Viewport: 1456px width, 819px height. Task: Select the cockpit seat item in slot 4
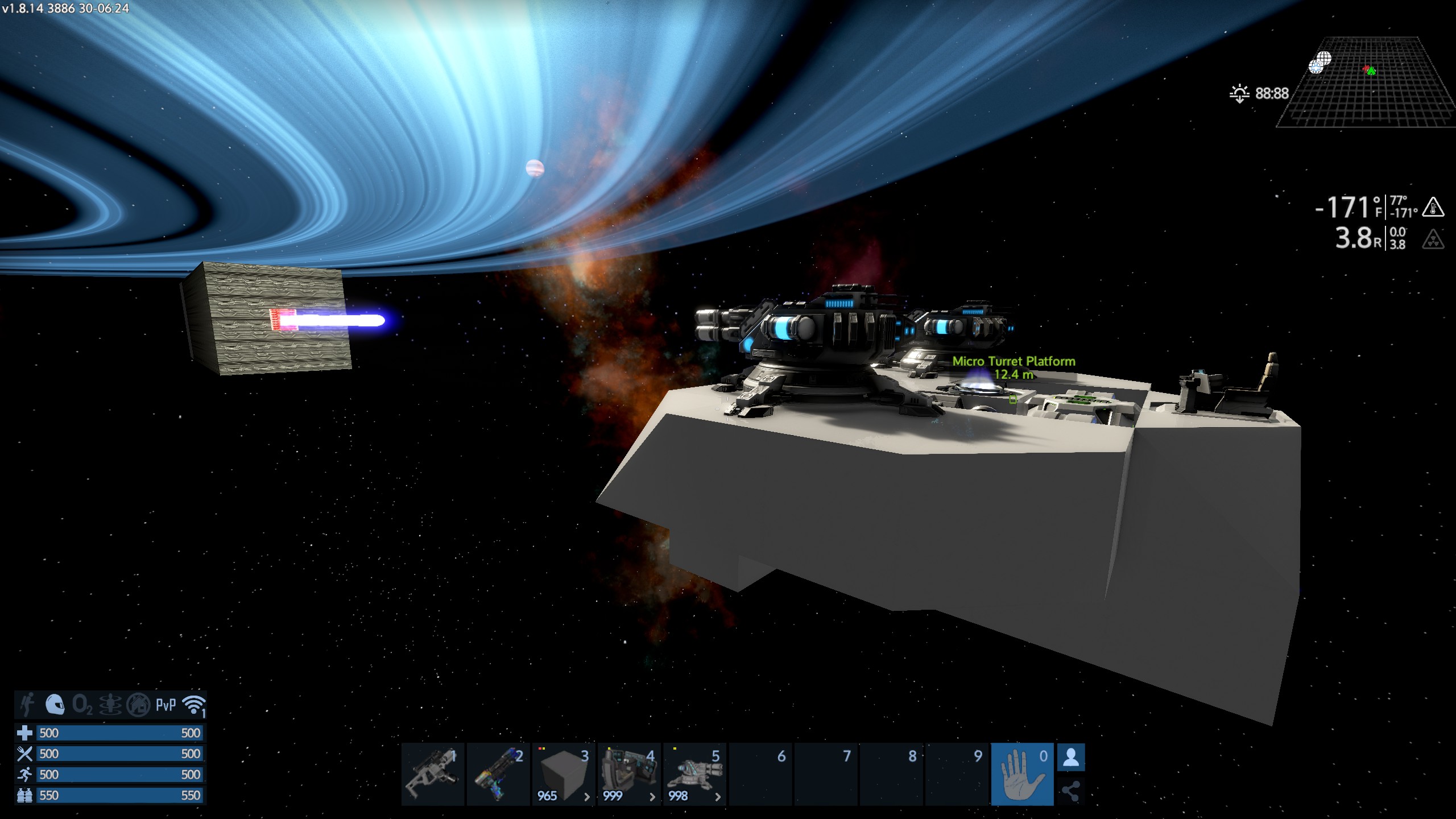(629, 773)
